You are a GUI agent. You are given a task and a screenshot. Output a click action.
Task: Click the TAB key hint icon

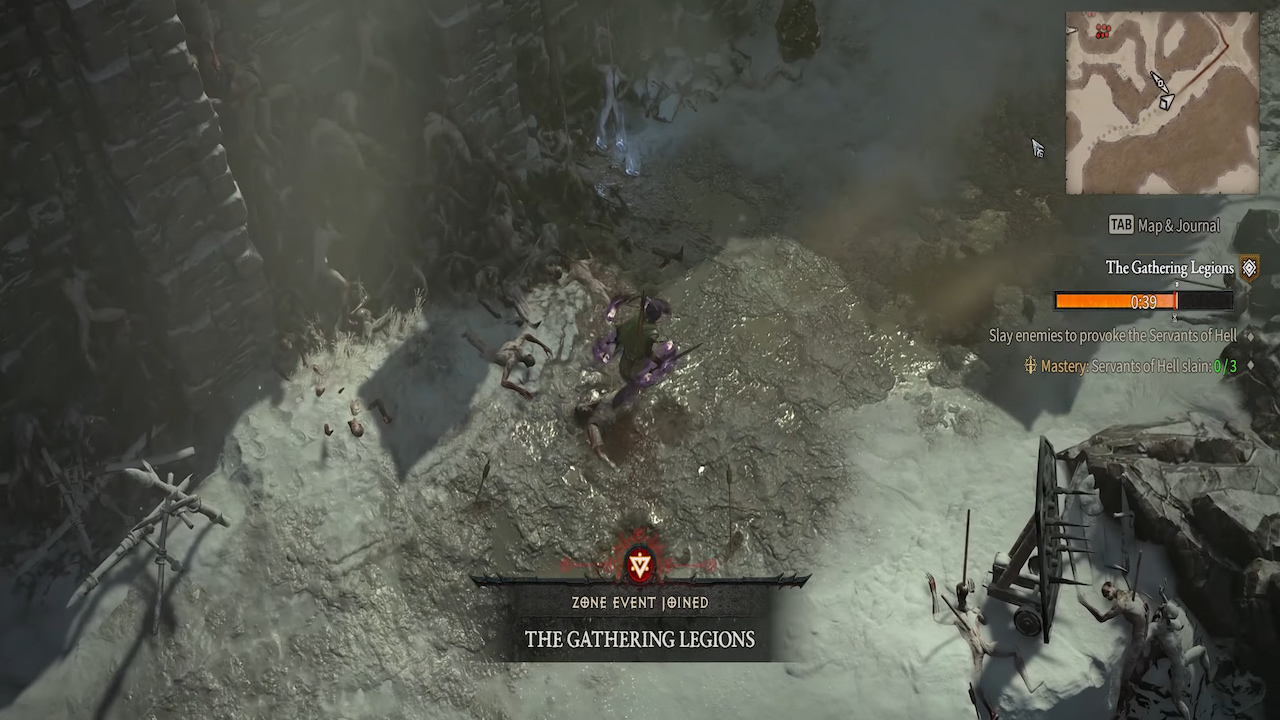(1122, 222)
